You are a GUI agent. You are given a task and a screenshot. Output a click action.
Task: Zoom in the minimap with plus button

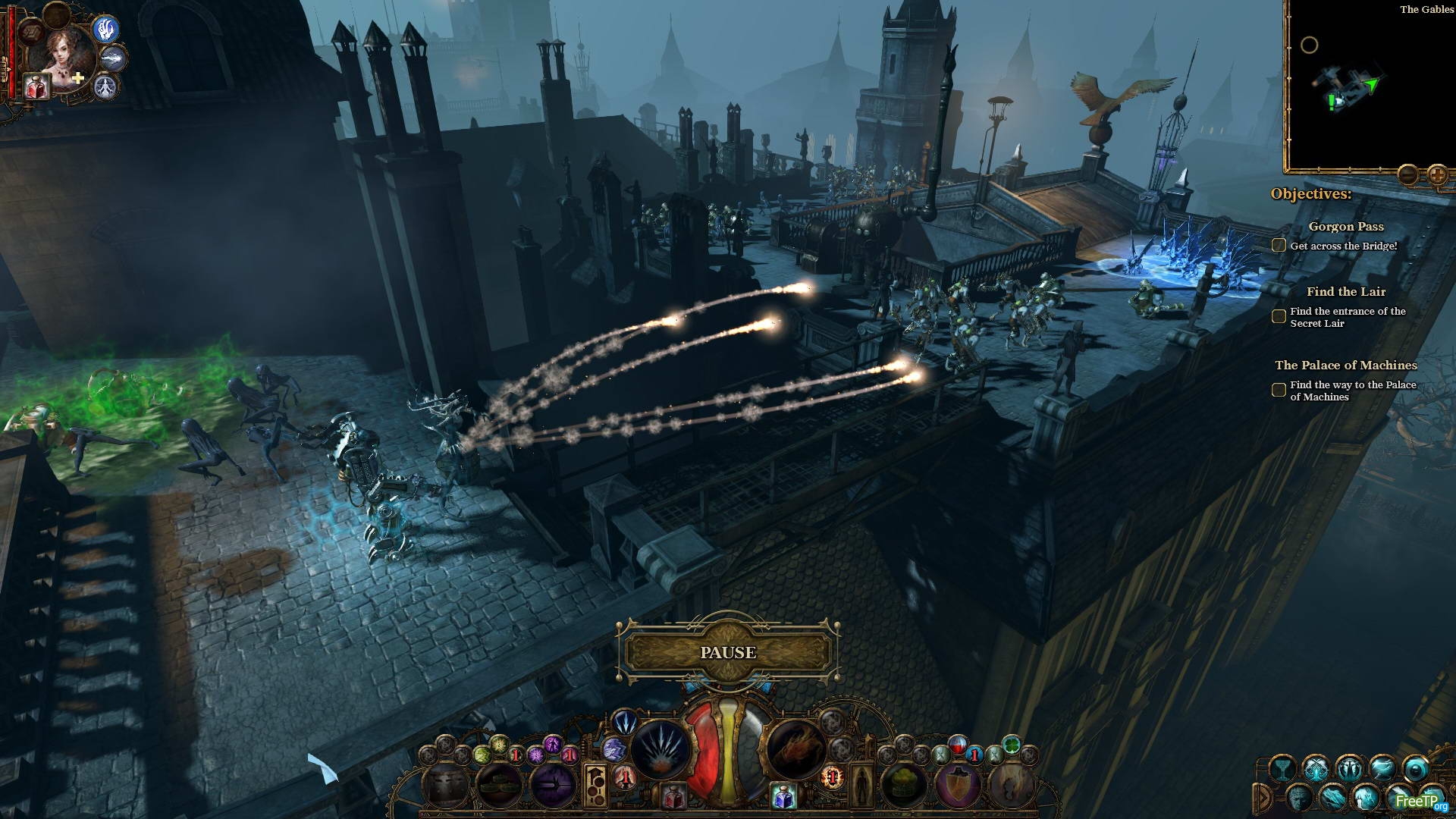click(x=1437, y=175)
